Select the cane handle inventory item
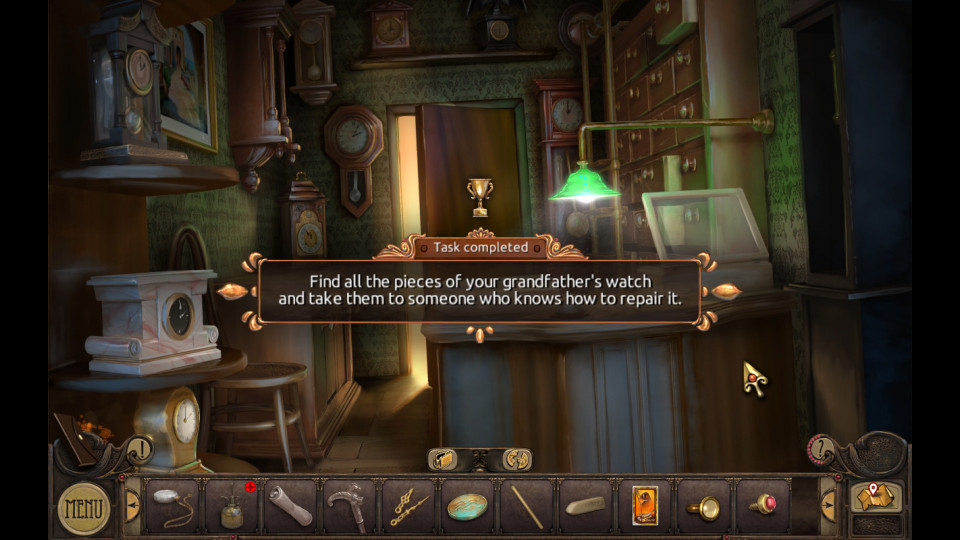This screenshot has height=540, width=960. coord(349,506)
